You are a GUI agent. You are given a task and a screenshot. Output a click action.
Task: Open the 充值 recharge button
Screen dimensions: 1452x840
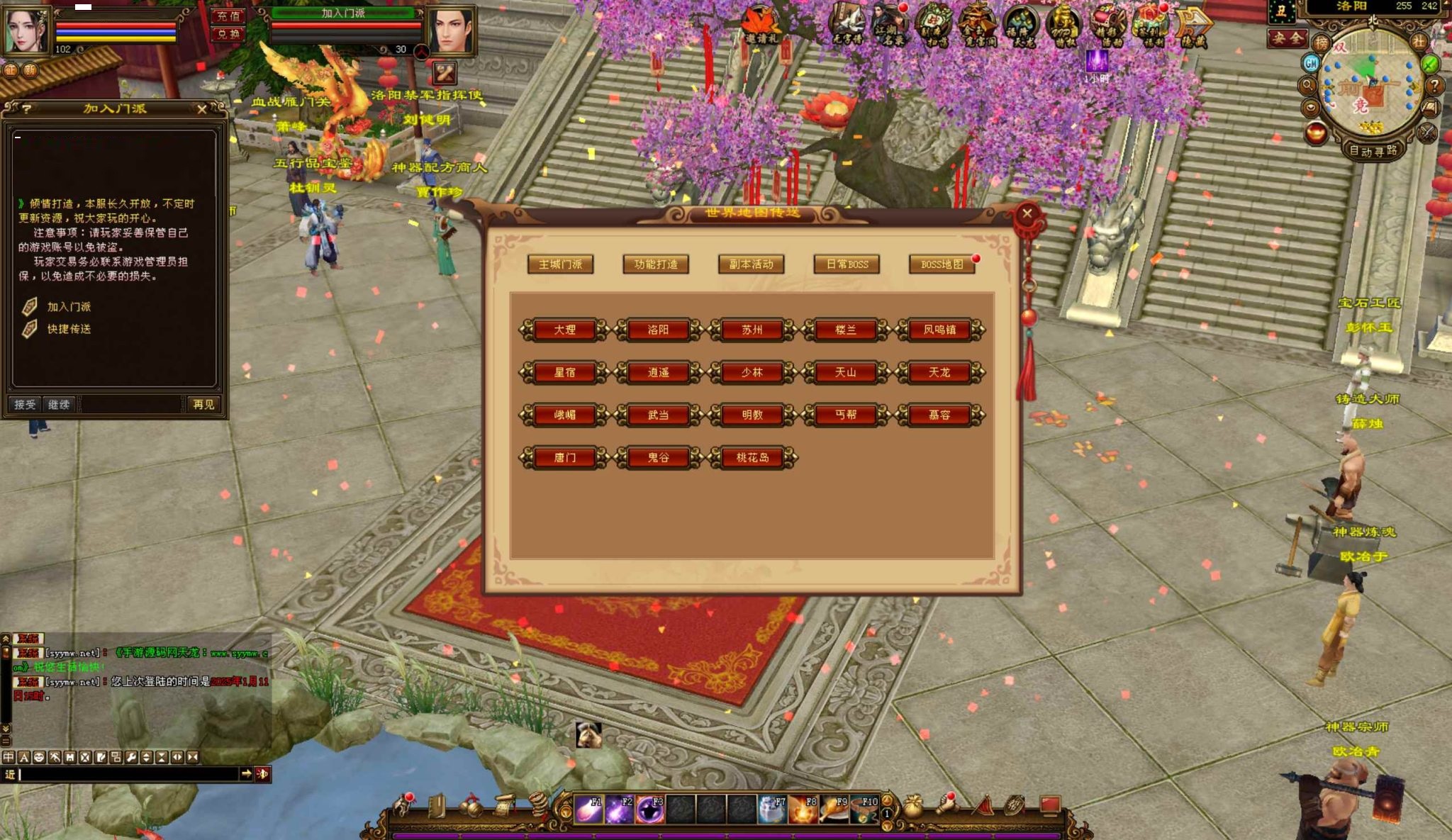click(228, 16)
